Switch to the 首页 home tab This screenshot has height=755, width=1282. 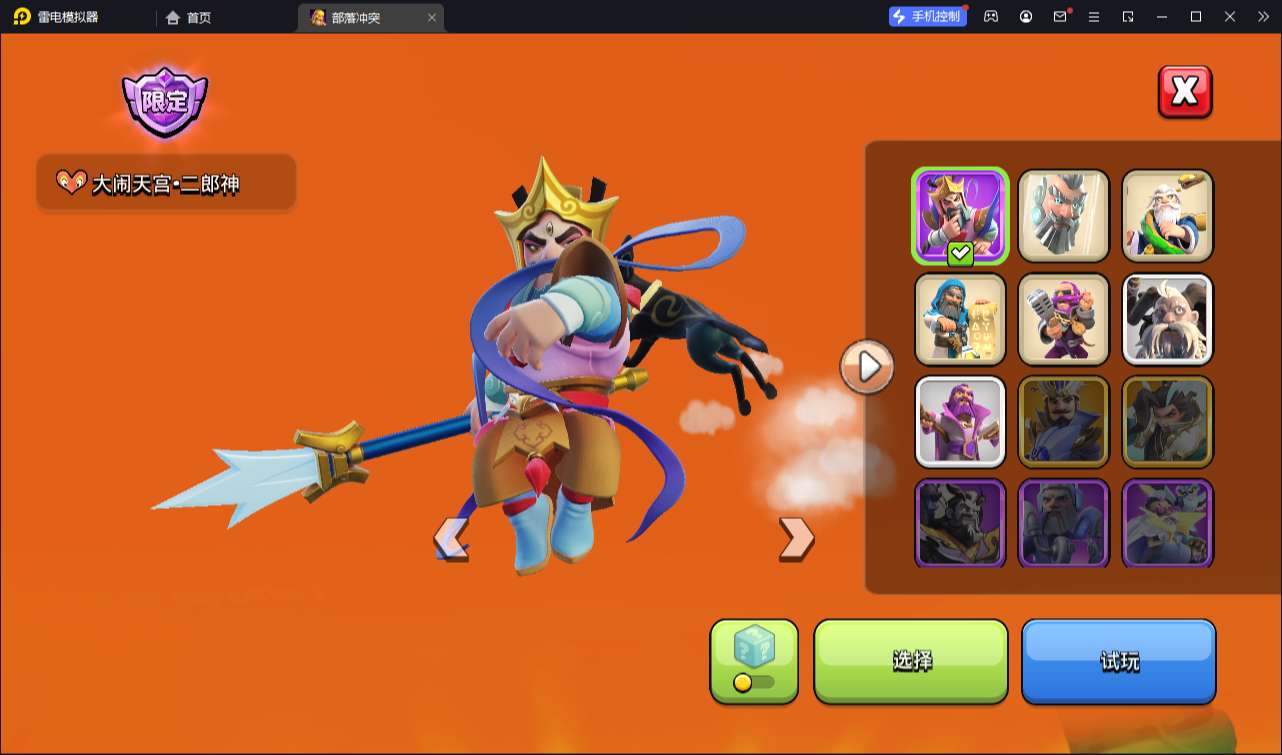[189, 17]
